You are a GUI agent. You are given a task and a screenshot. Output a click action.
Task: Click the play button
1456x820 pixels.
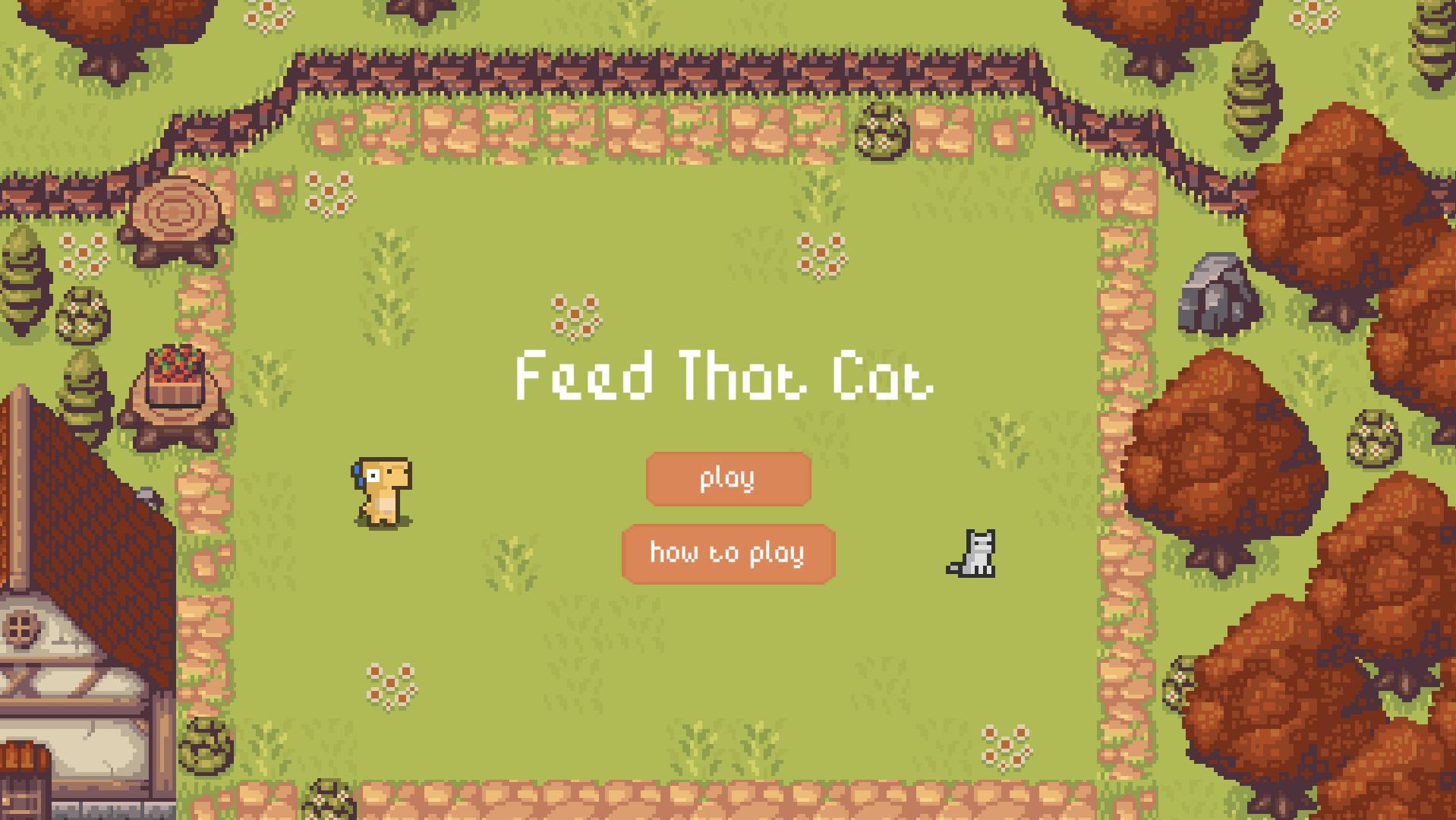[727, 478]
